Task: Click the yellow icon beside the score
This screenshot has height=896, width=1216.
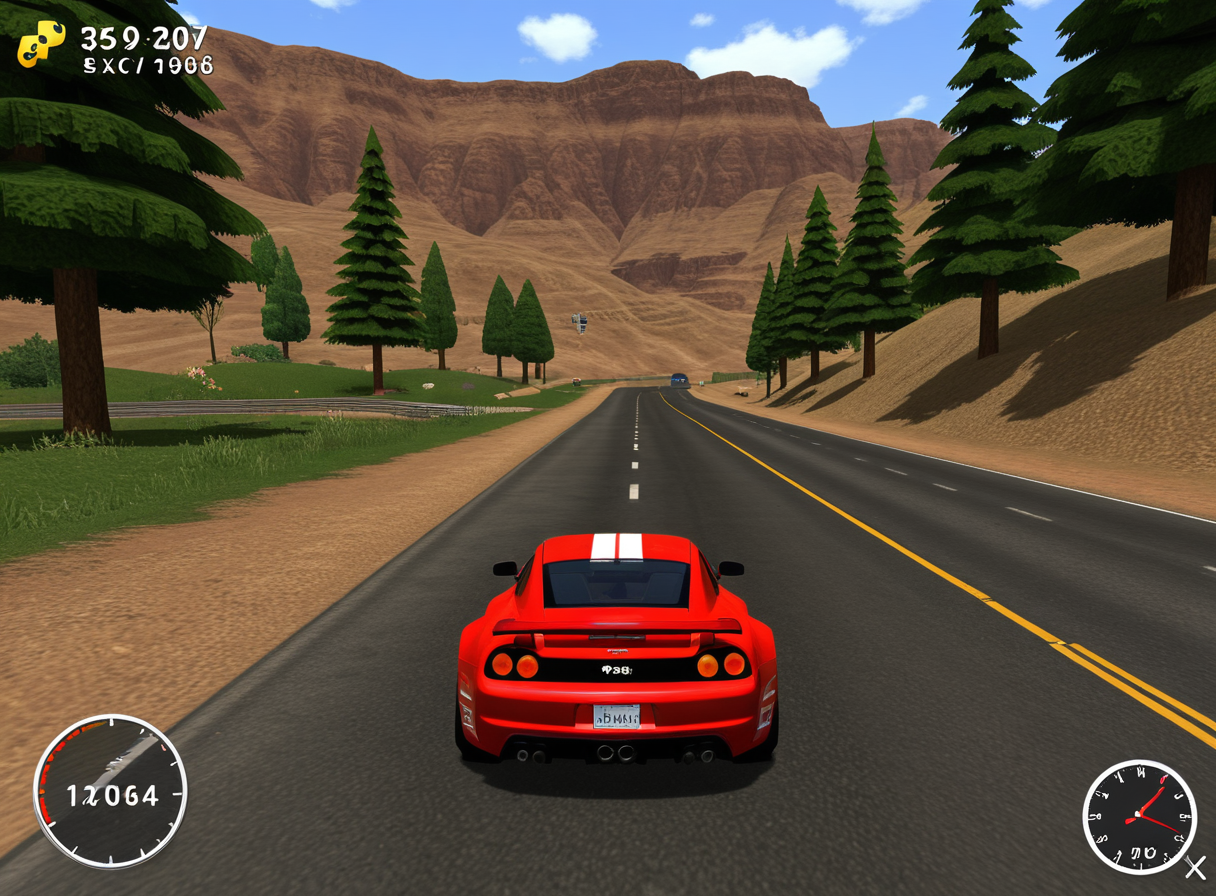Action: 41,44
